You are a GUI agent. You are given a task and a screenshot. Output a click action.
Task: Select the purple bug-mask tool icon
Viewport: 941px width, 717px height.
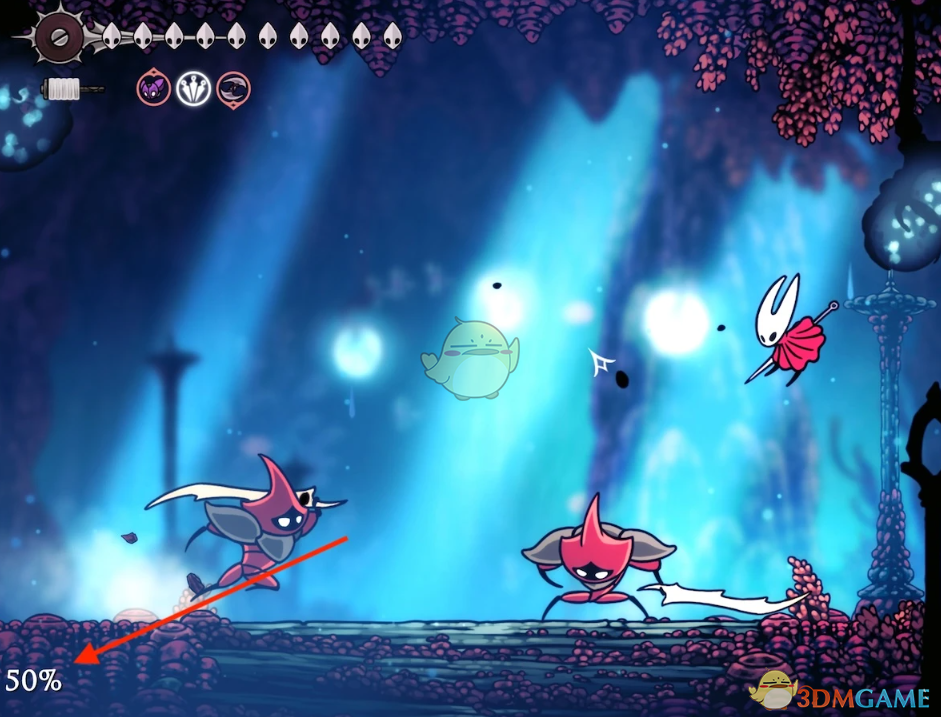pos(154,89)
